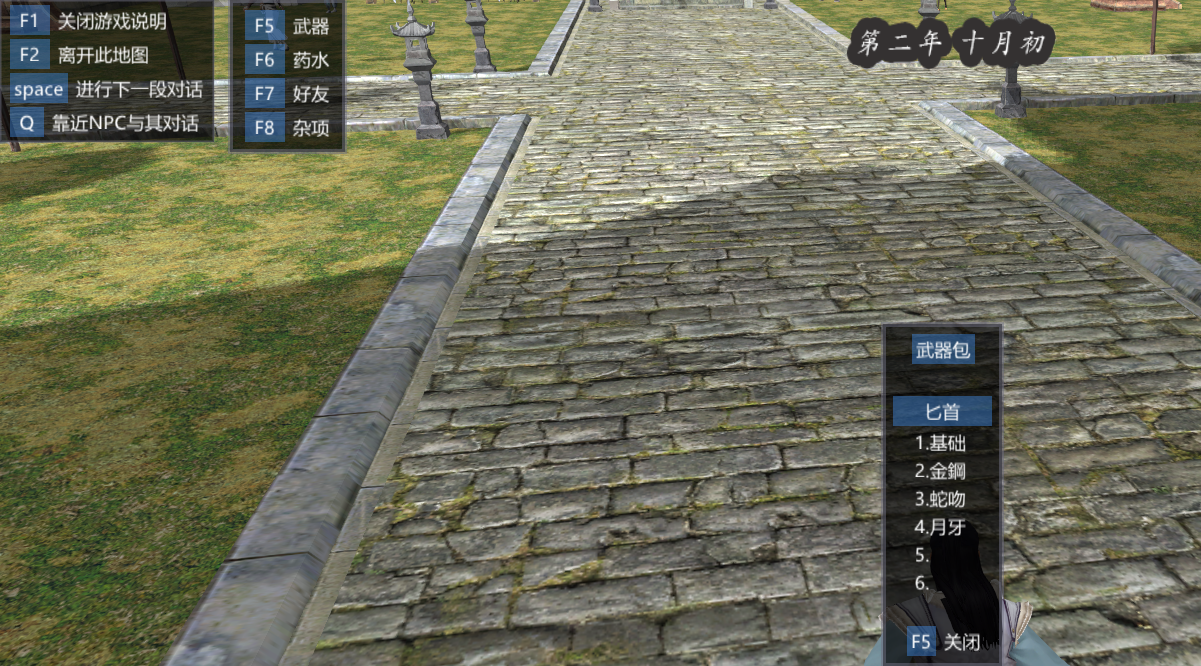
Task: Click the 匕首 weapon category header
Action: pos(942,411)
